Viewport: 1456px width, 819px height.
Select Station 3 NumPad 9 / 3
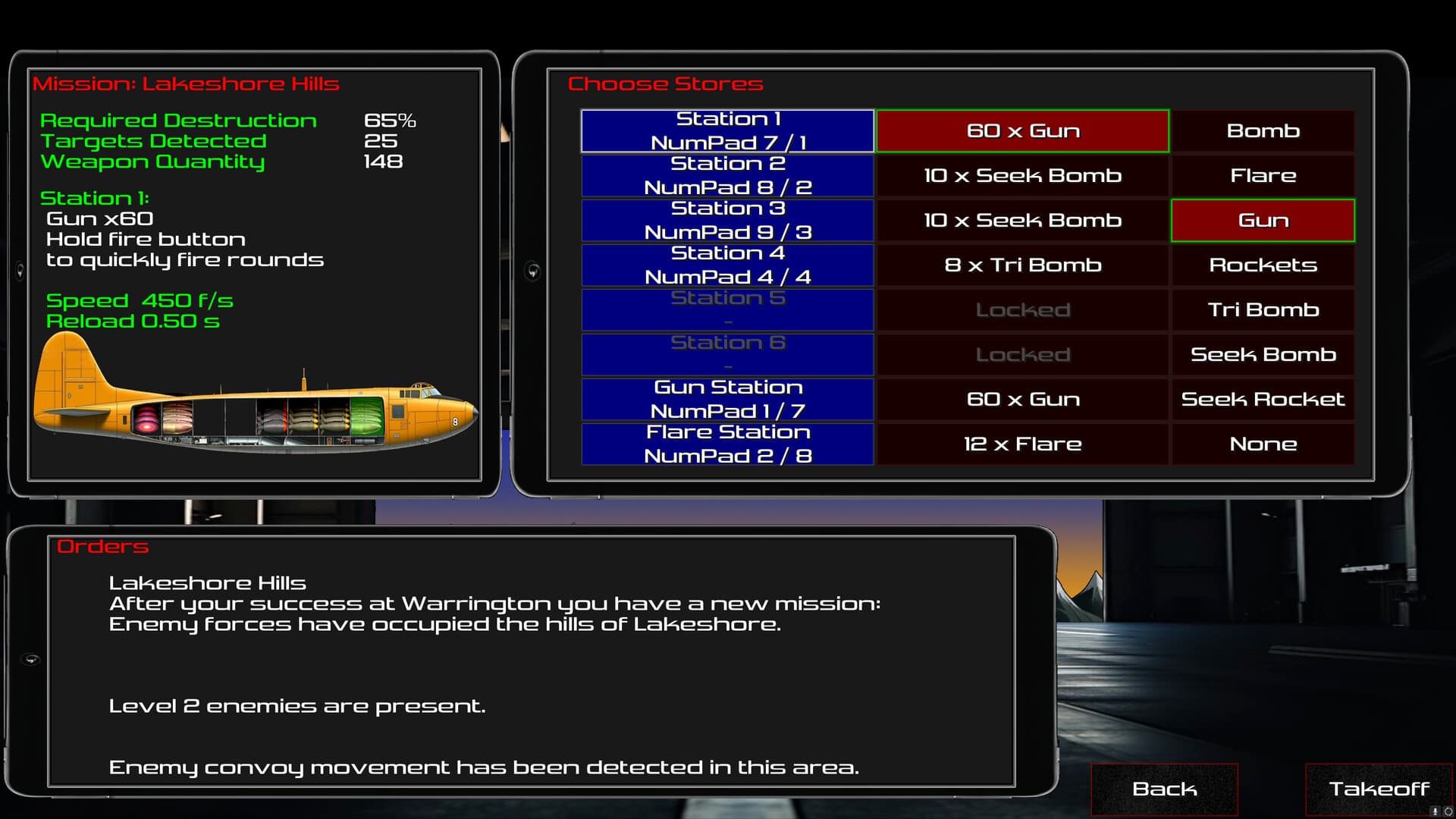(726, 220)
